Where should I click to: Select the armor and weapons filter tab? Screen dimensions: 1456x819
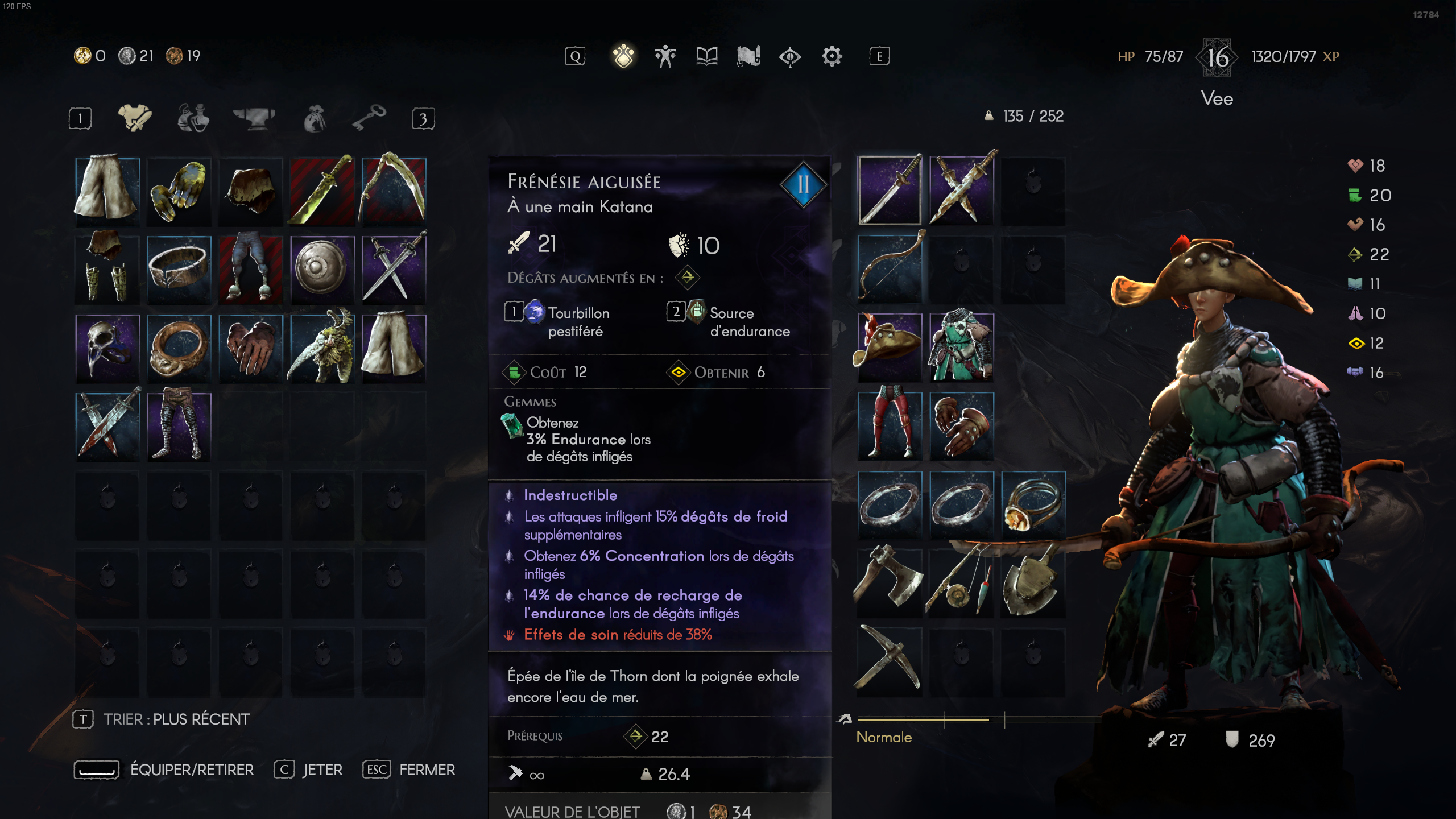click(135, 118)
